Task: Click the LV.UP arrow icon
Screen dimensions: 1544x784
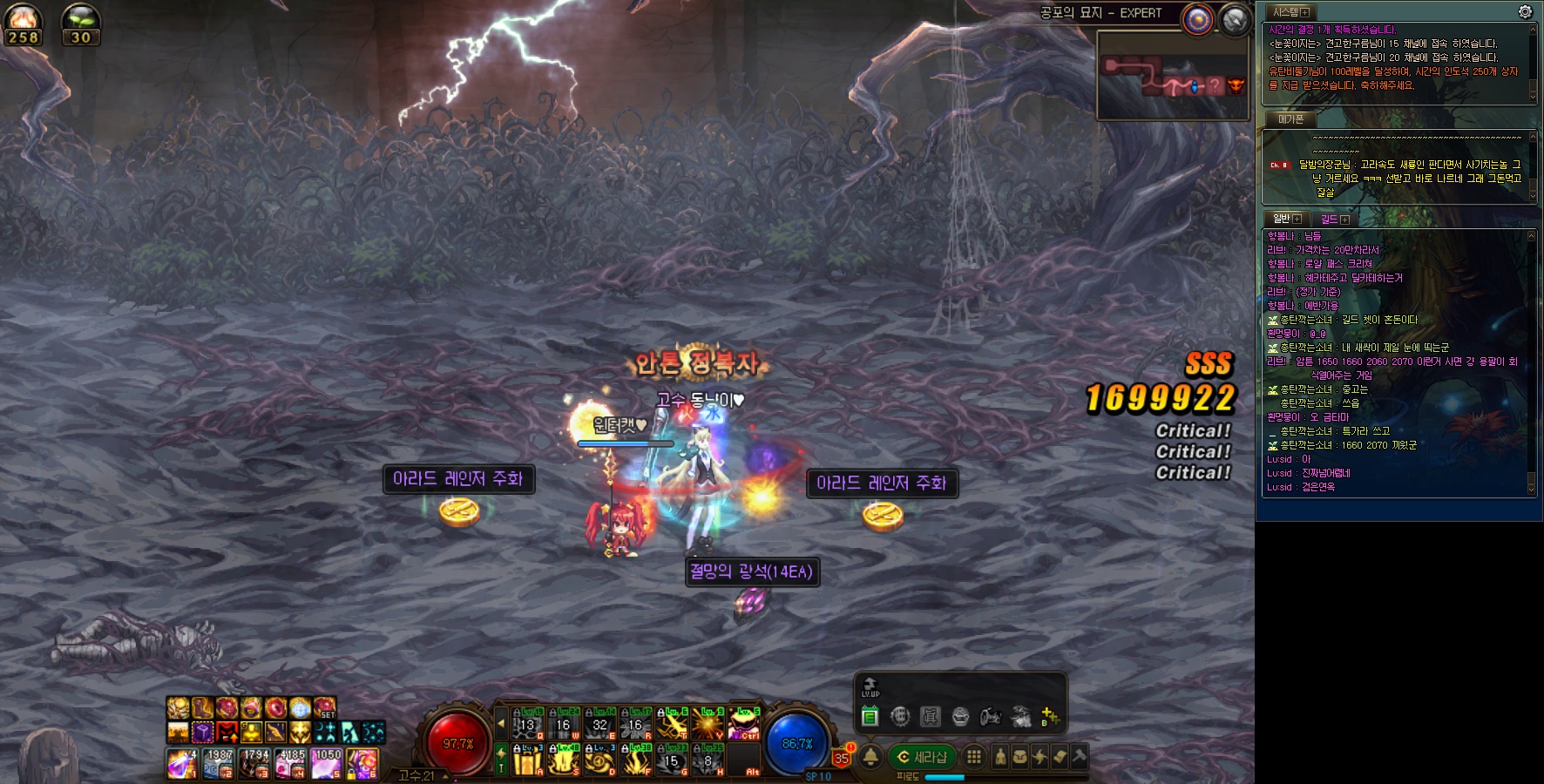Action: pos(870,686)
